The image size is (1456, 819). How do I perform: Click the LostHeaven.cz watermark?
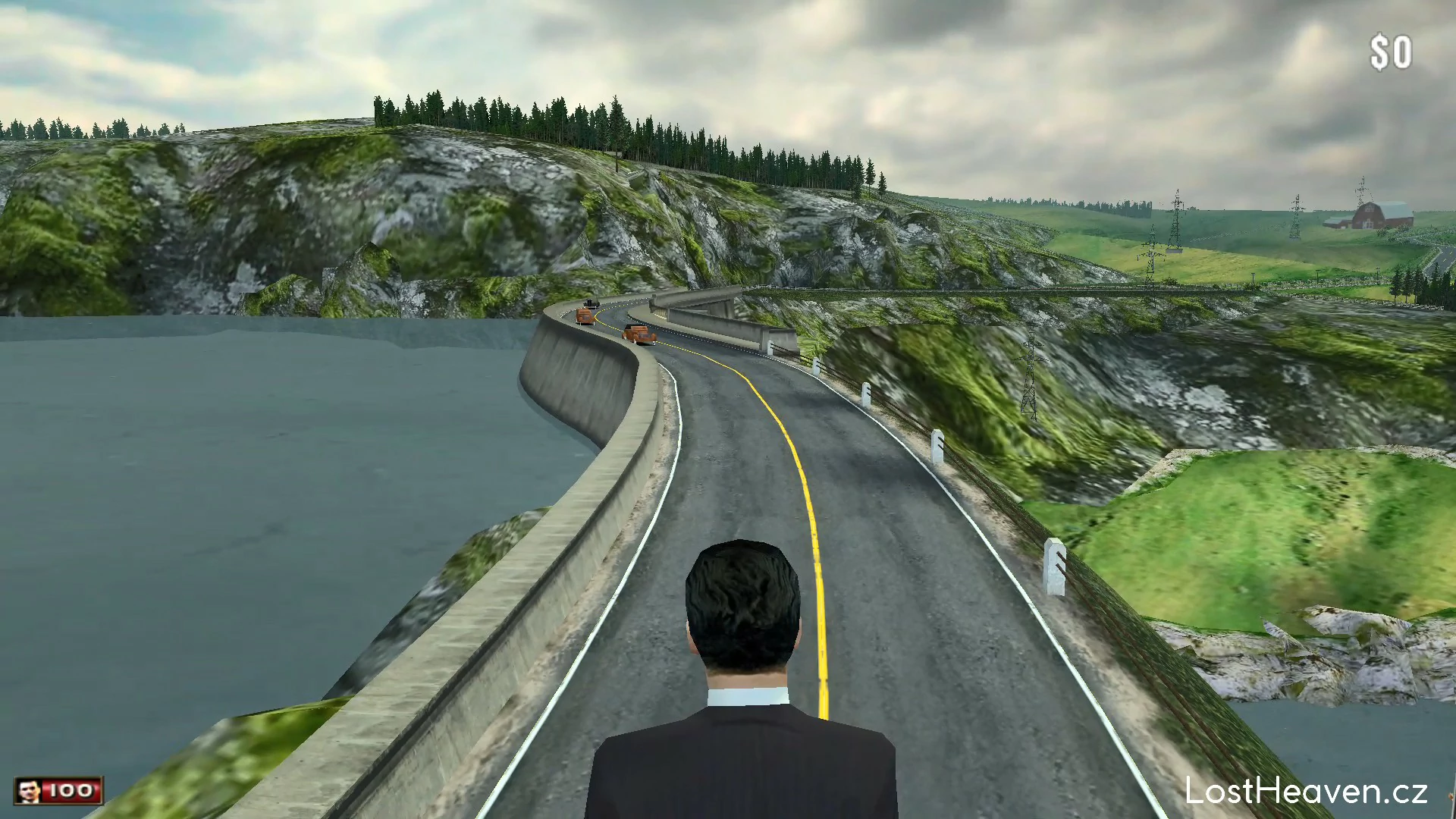(1306, 792)
